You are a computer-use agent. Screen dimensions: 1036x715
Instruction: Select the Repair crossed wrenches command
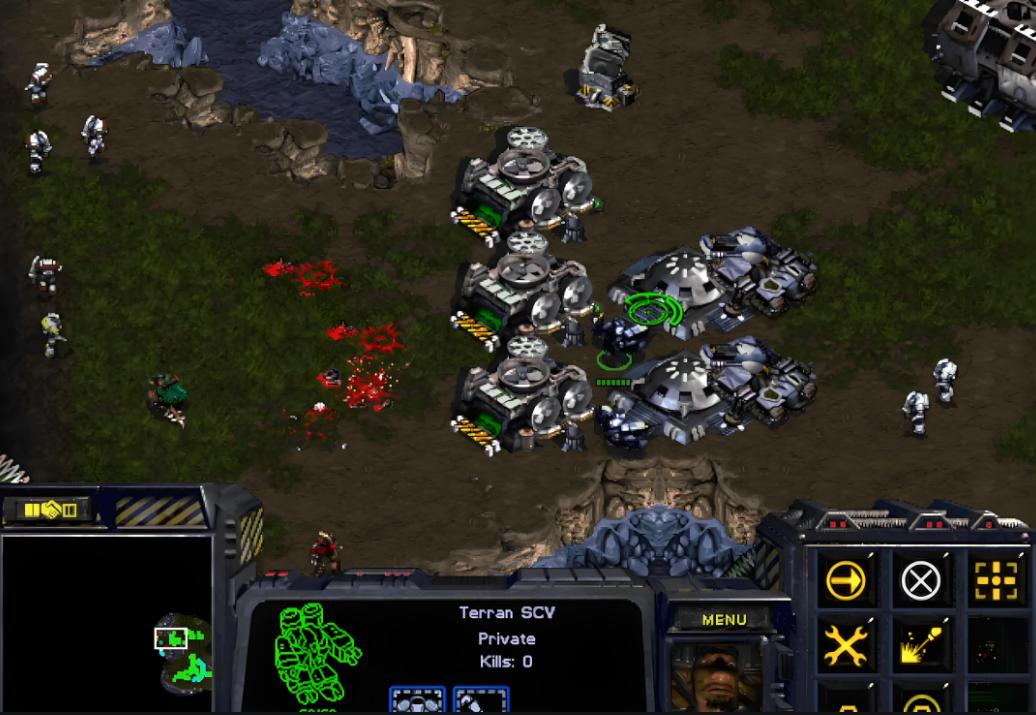coord(846,645)
